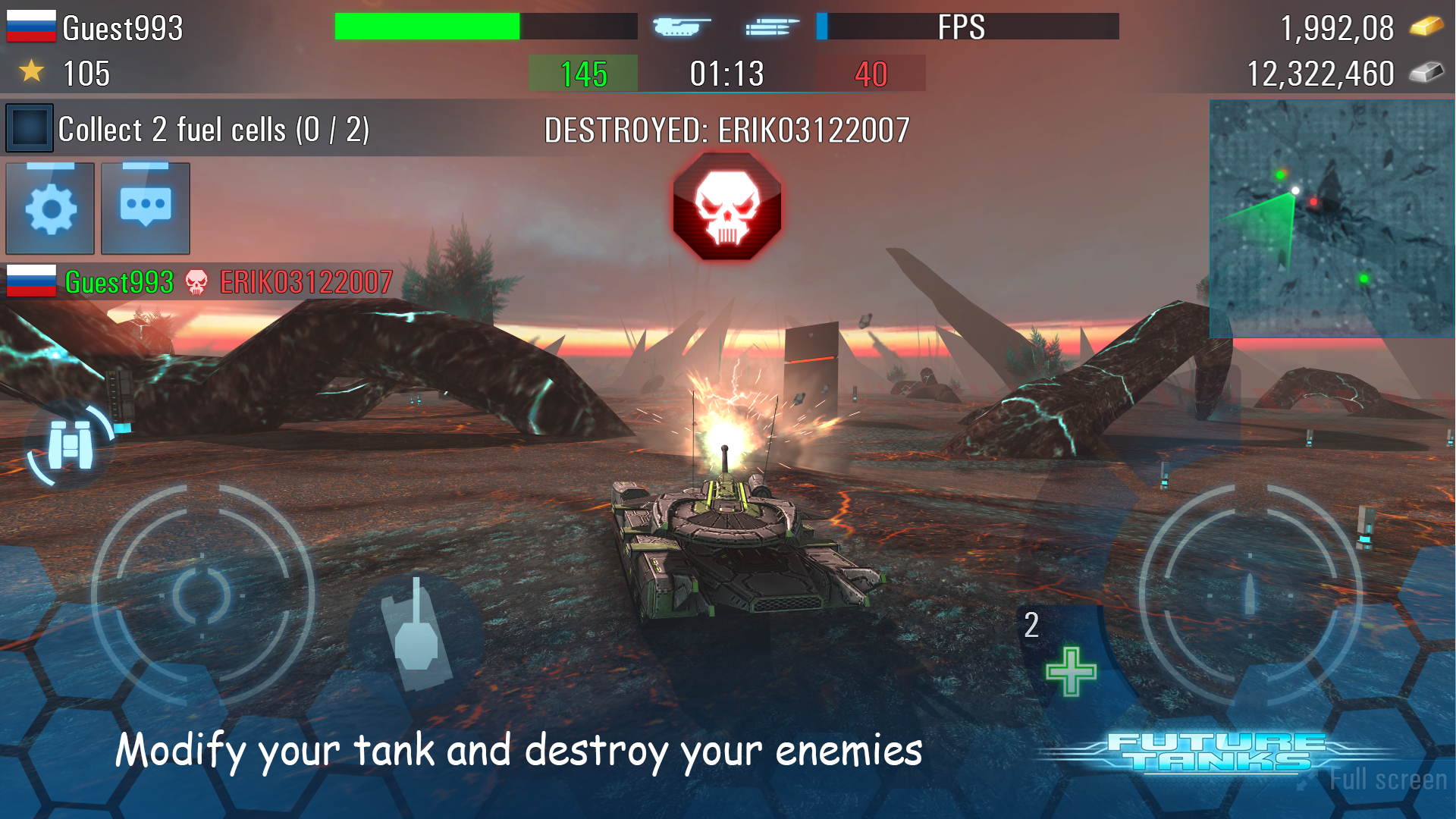This screenshot has width=1456, height=819.
Task: Open the settings gear menu
Action: pyautogui.click(x=50, y=209)
